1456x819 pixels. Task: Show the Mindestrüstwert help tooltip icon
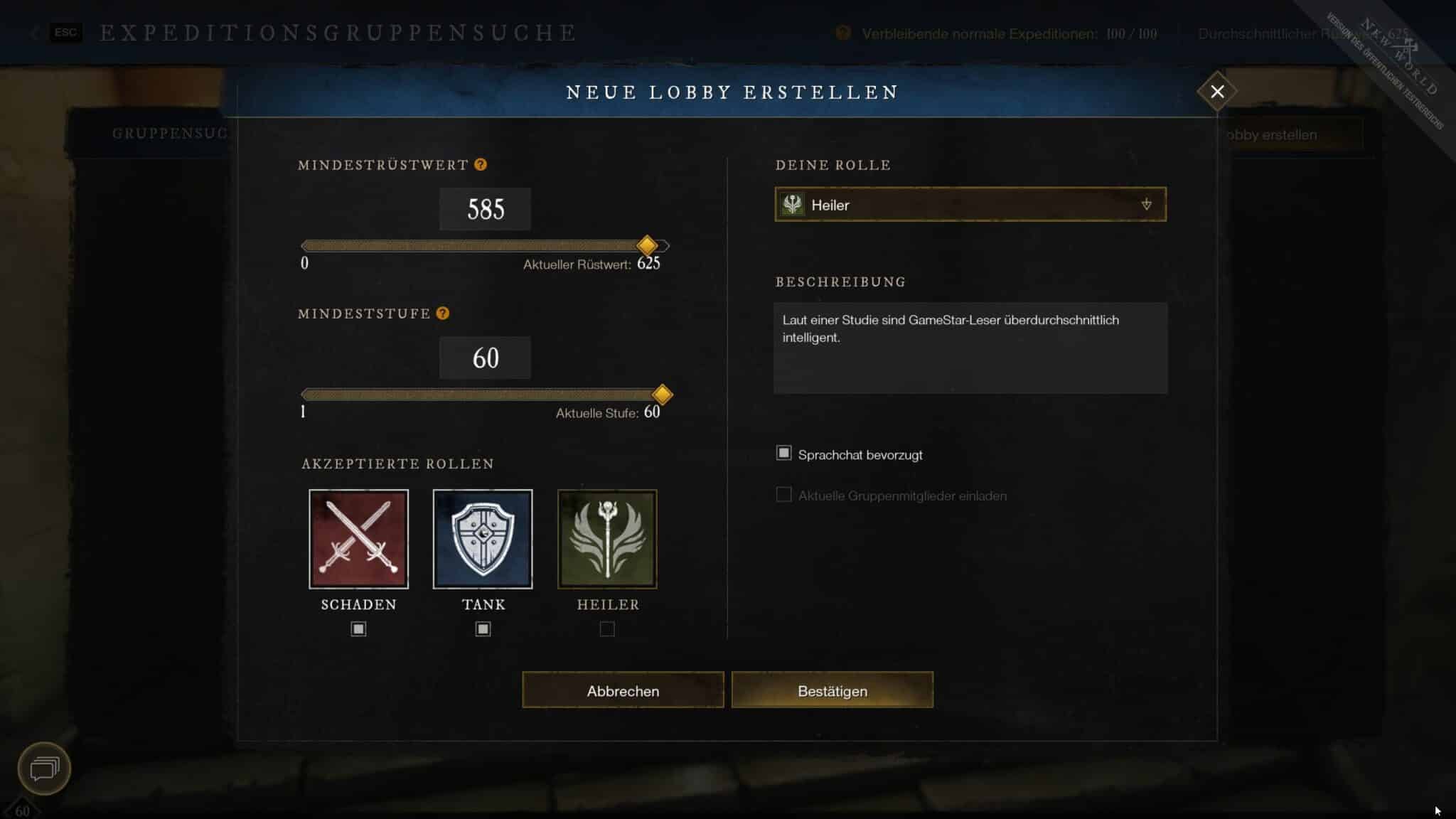(481, 165)
